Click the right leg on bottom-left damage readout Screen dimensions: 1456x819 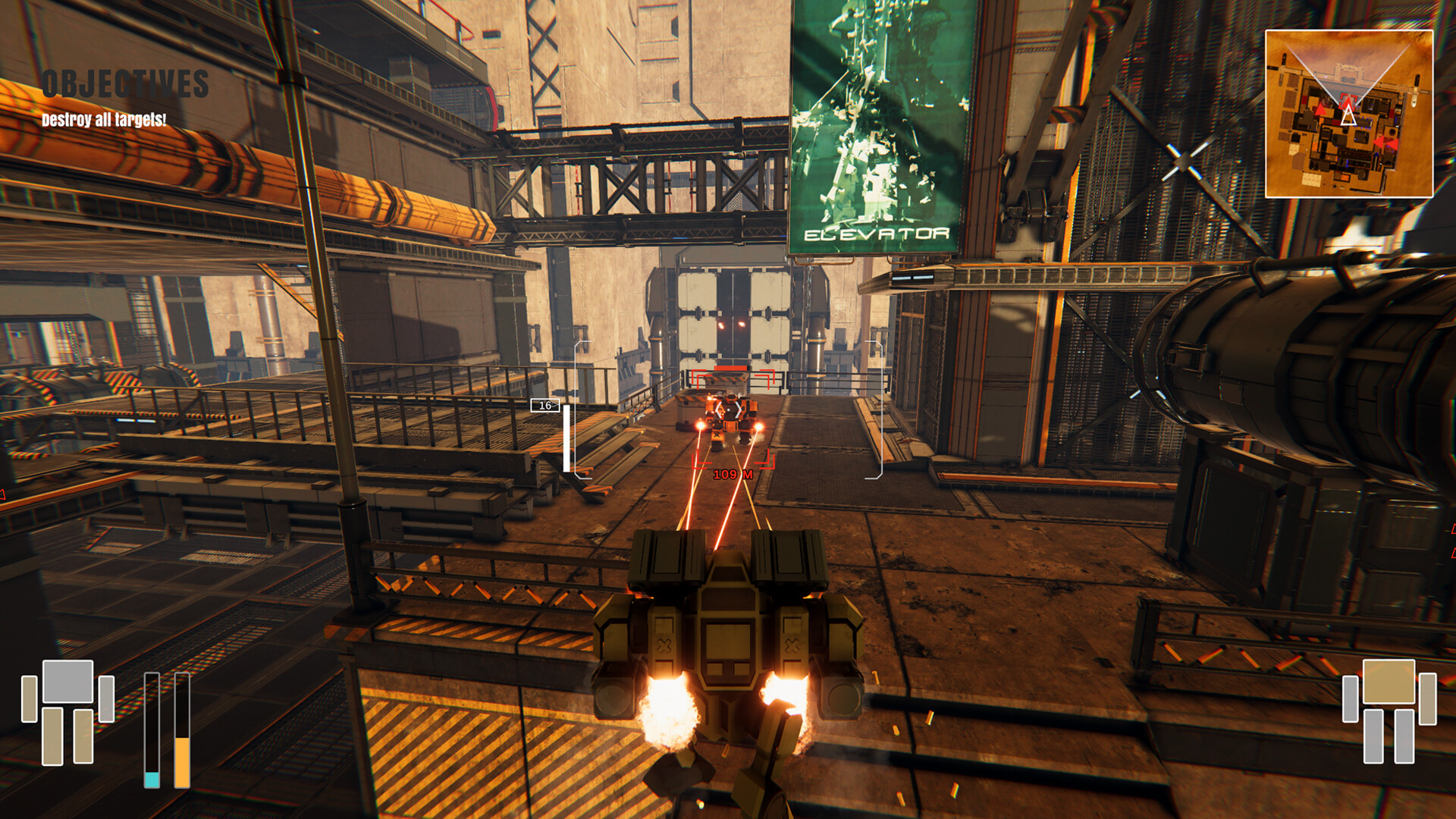(83, 736)
